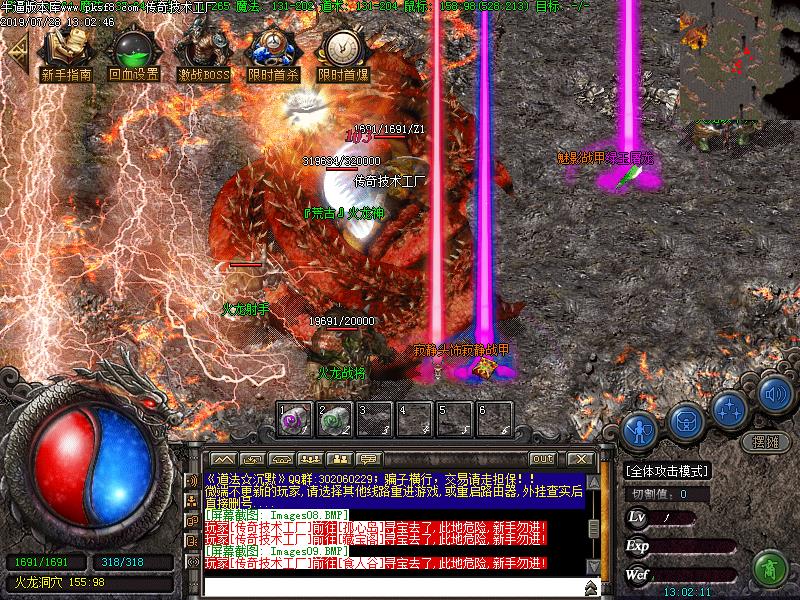Switch the 全体攻击模式 attack mode
Viewport: 800px width, 600px height.
667,471
